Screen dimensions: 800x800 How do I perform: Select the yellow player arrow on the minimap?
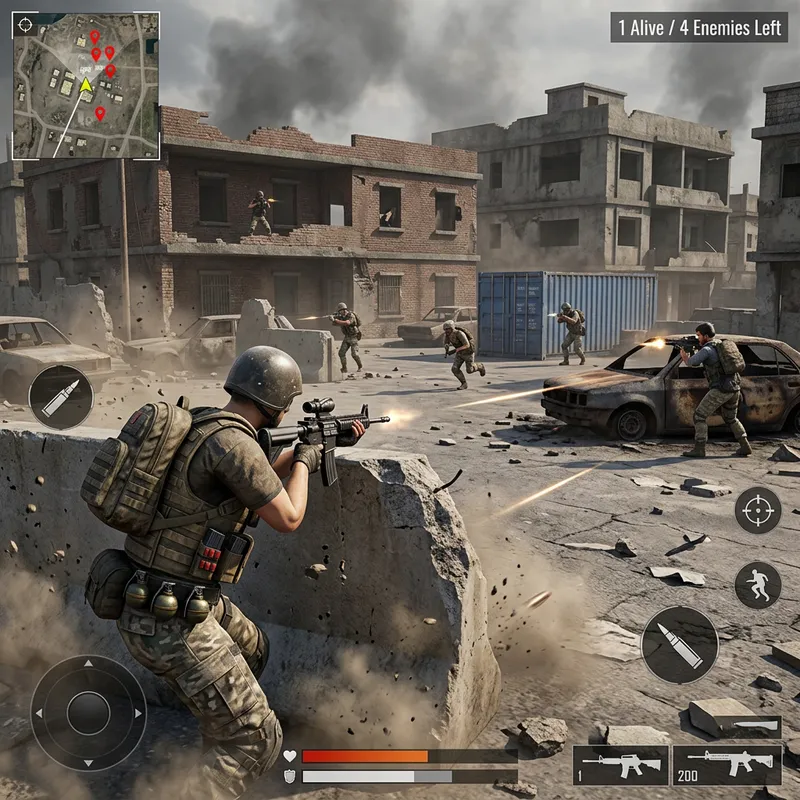tap(86, 86)
